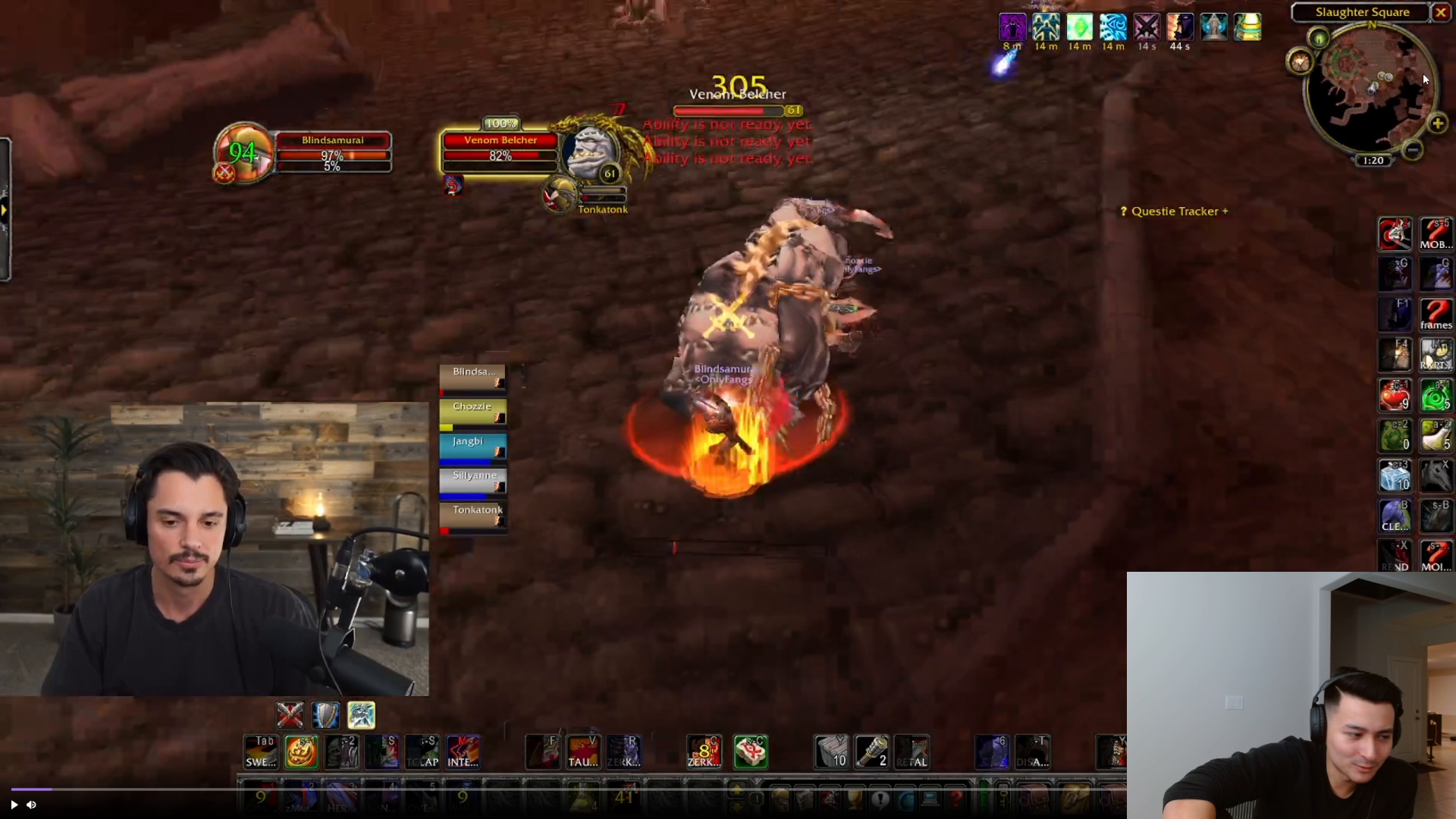Screen dimensions: 1456x819
Task: Select the Battle Stance crossed swords icon
Action: click(290, 714)
